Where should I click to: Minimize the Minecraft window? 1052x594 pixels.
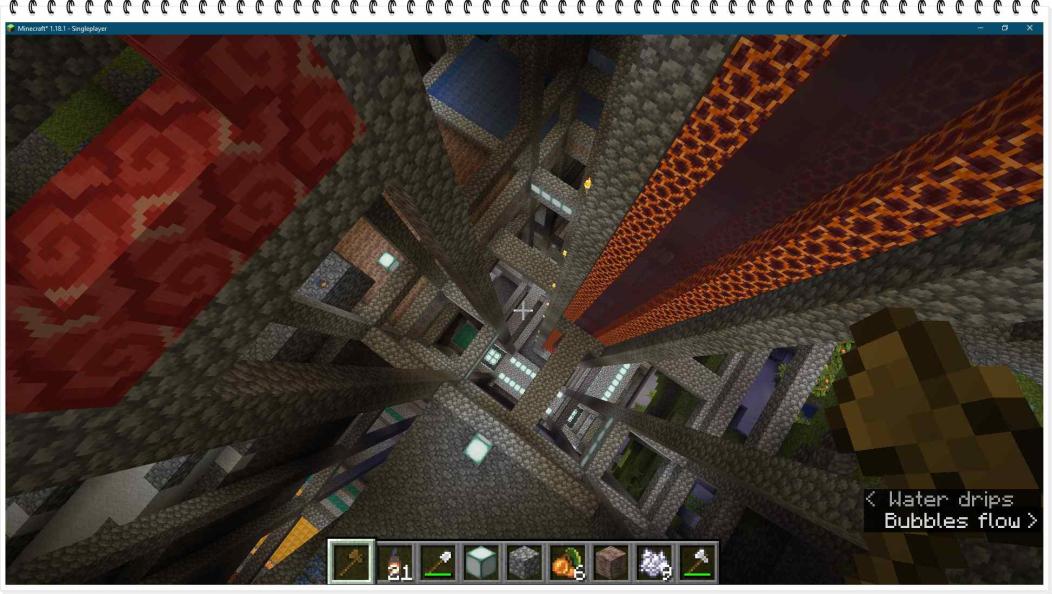[x=980, y=28]
